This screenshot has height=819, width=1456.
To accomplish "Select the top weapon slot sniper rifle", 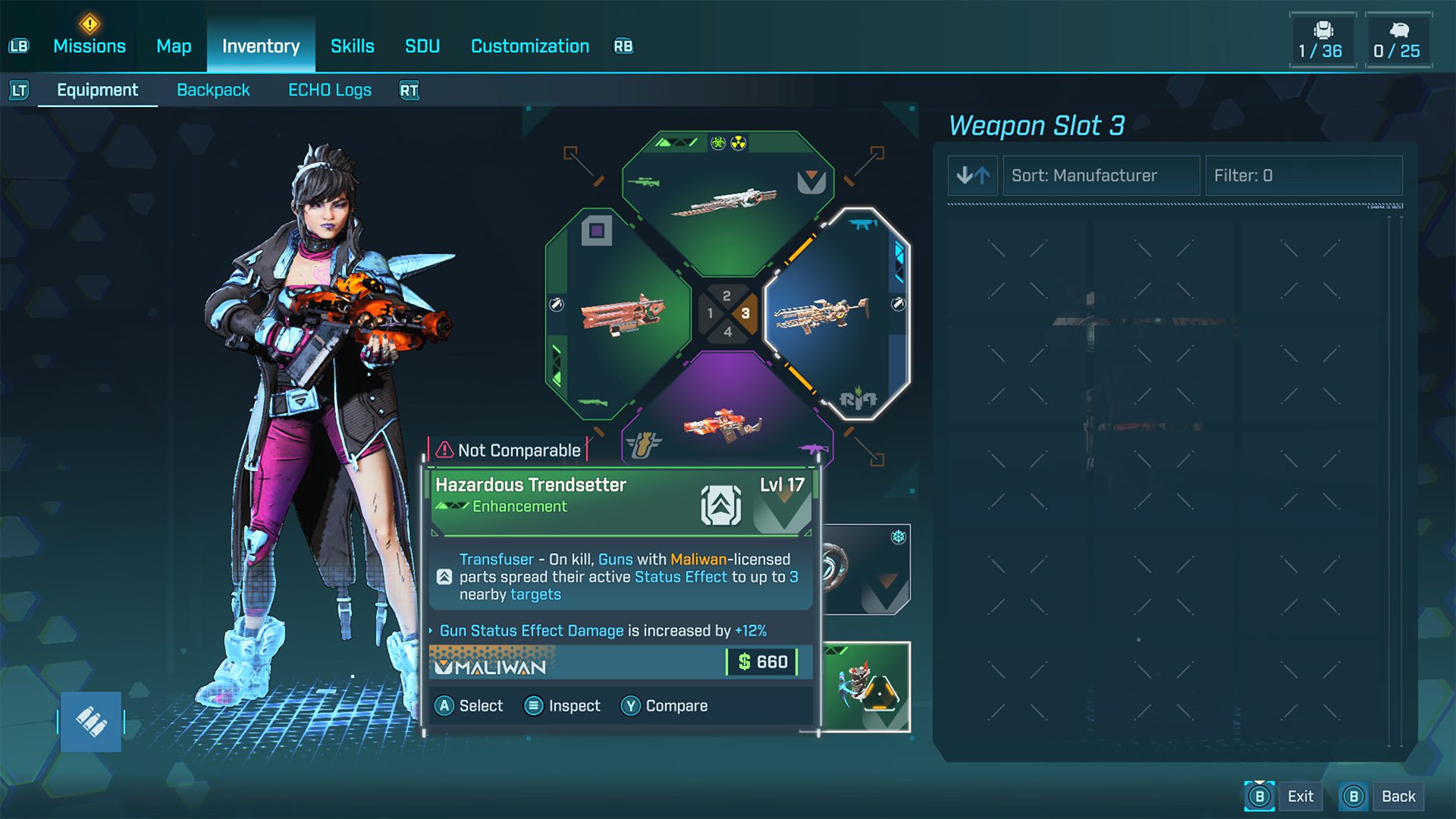I will coord(726,202).
